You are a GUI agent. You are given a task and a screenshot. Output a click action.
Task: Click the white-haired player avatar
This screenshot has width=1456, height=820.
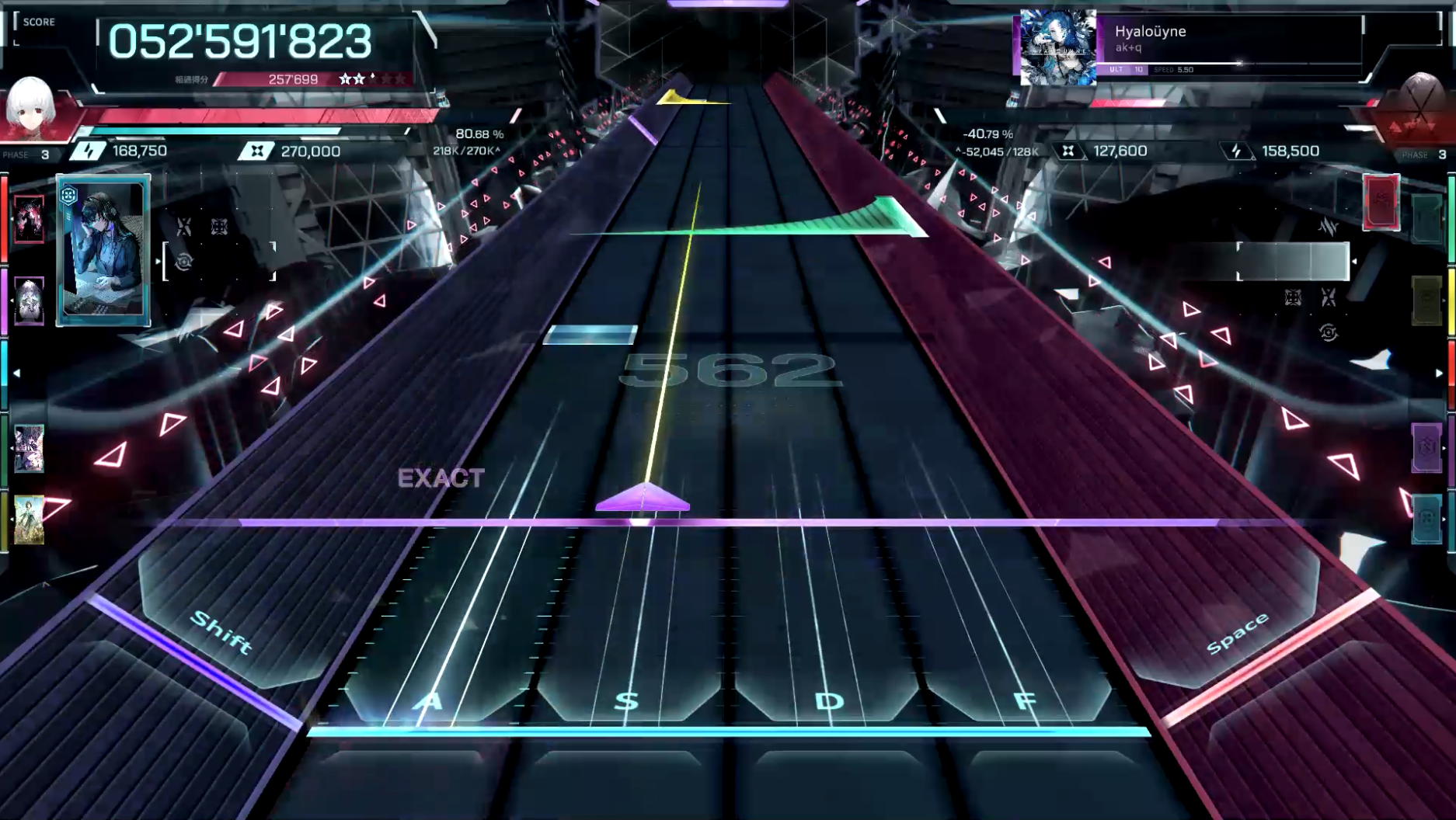point(31,107)
